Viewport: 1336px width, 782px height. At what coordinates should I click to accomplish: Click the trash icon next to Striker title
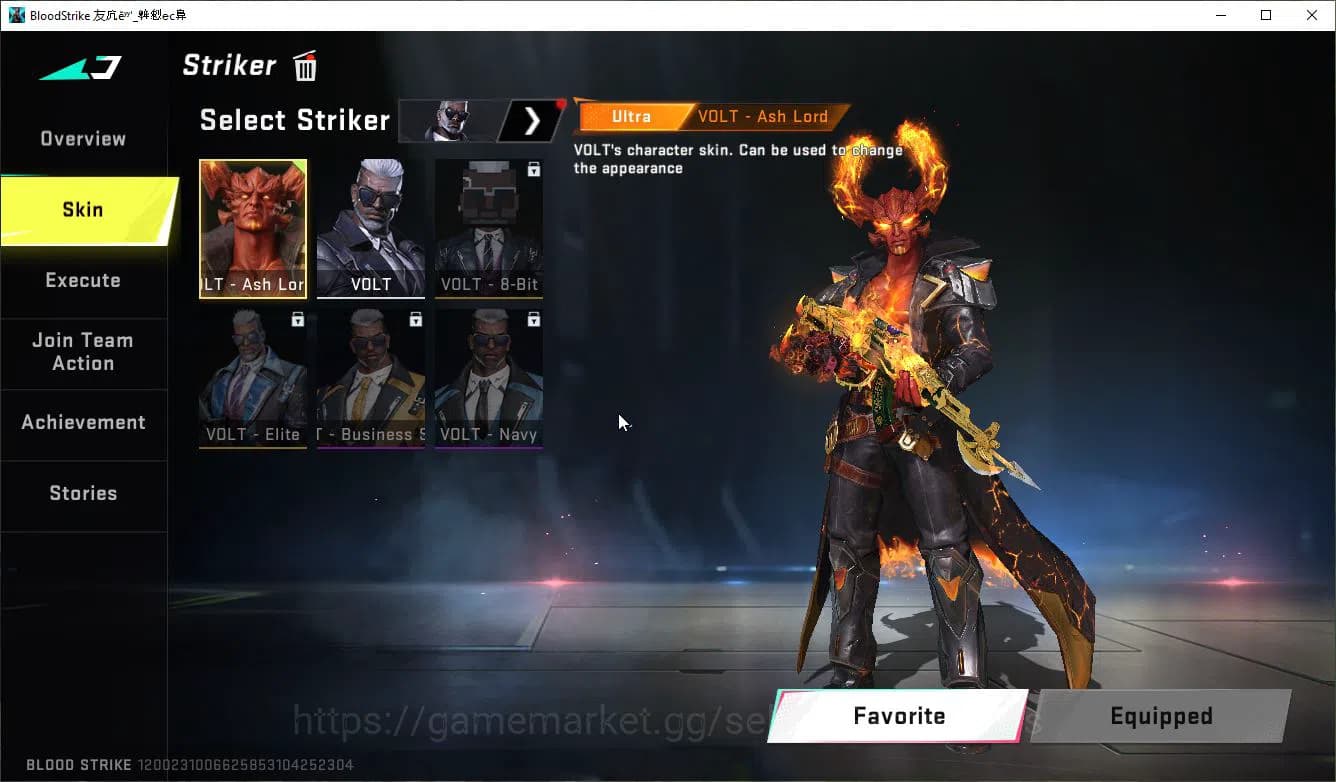click(304, 65)
